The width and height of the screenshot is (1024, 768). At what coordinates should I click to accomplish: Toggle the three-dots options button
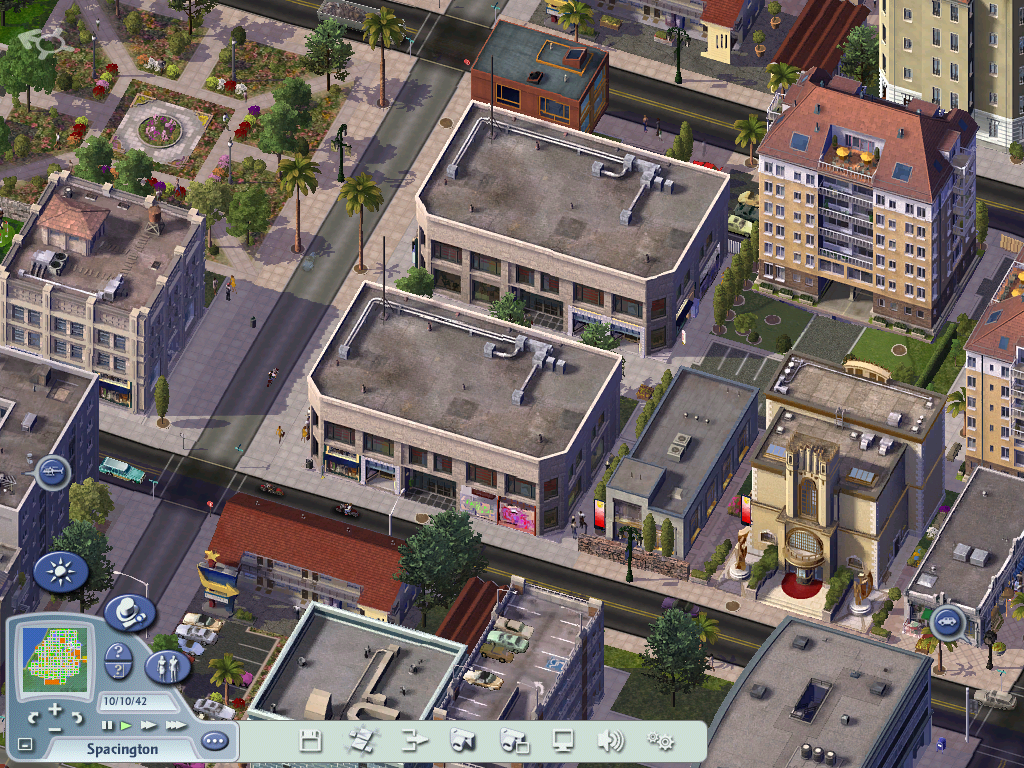(214, 742)
